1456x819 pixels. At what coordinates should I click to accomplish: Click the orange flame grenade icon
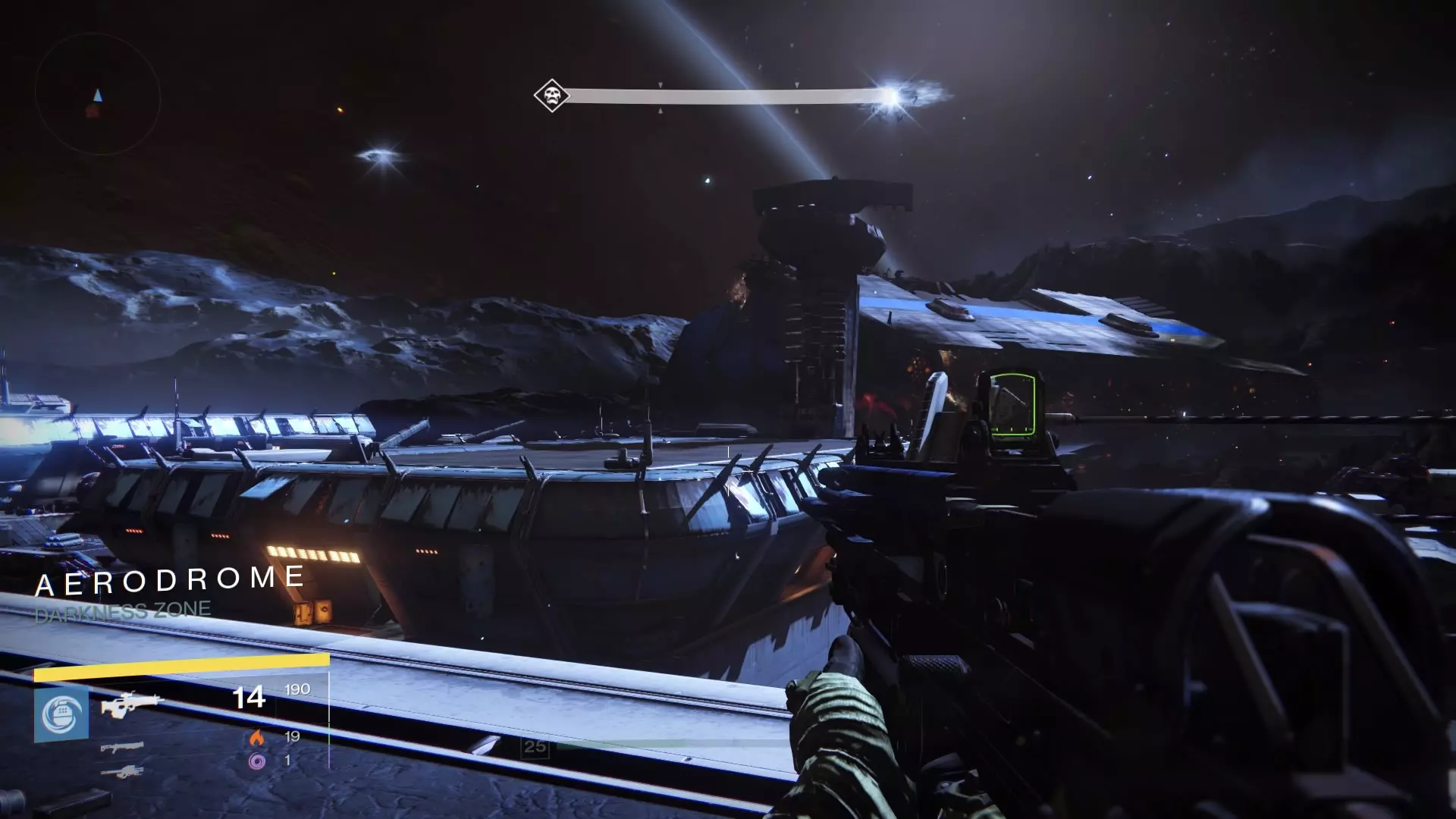coord(257,737)
